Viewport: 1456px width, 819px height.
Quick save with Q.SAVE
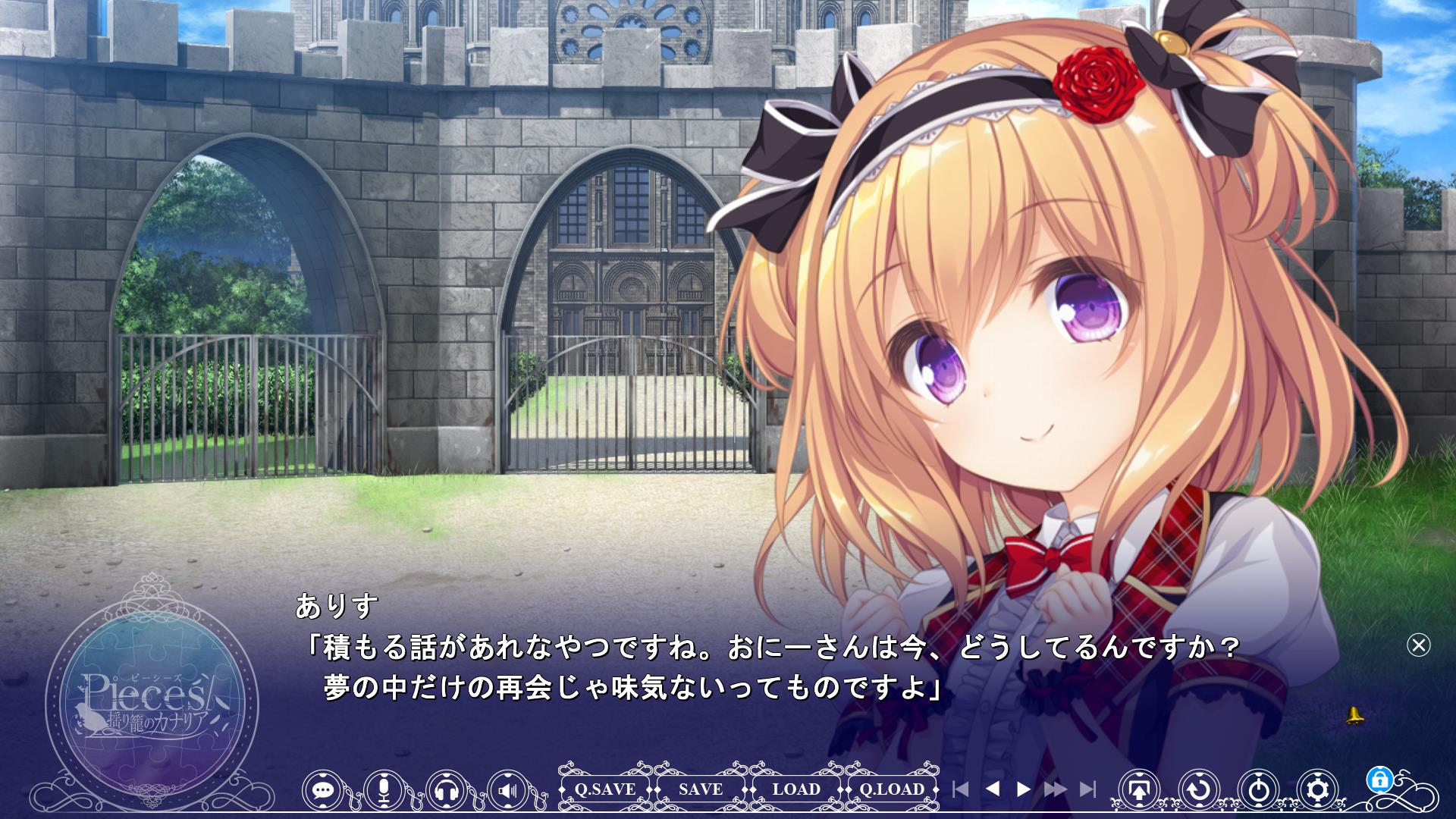tap(604, 789)
